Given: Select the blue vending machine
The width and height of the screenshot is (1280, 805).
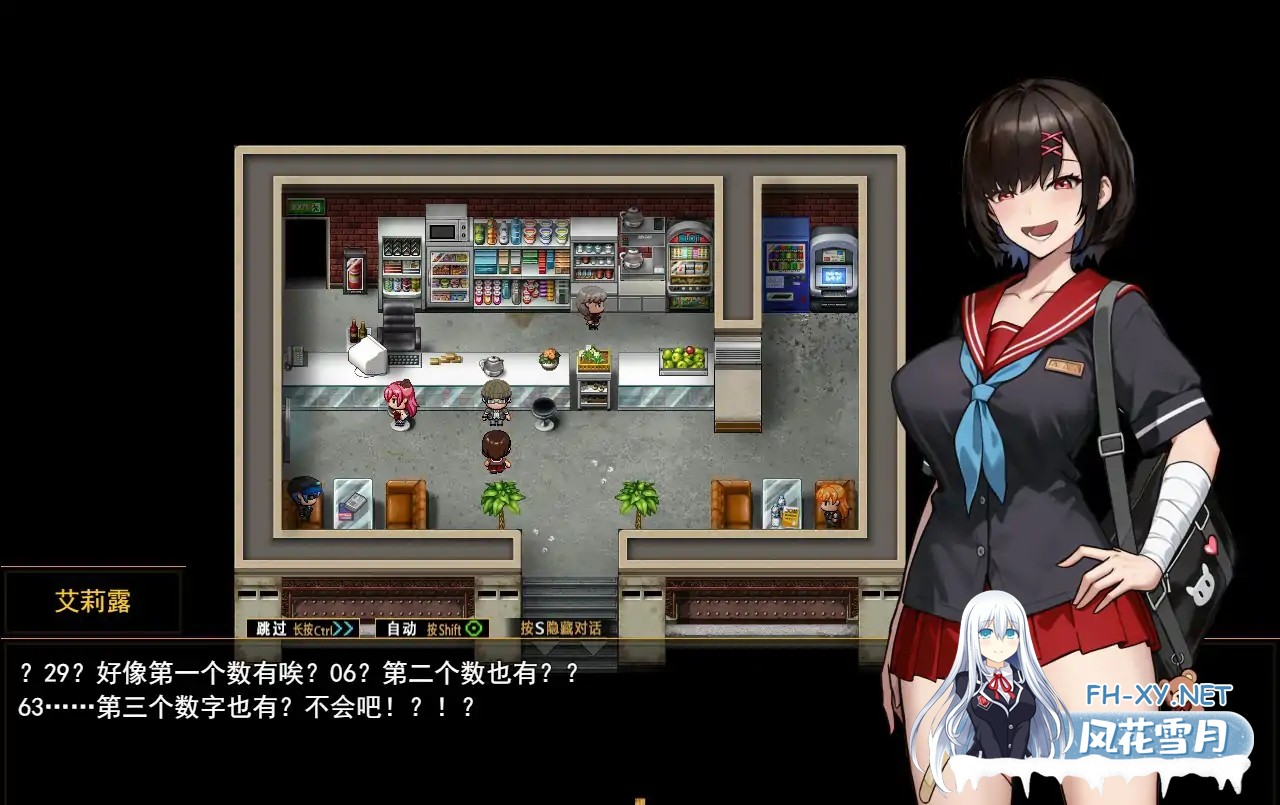Looking at the screenshot, I should 783,258.
